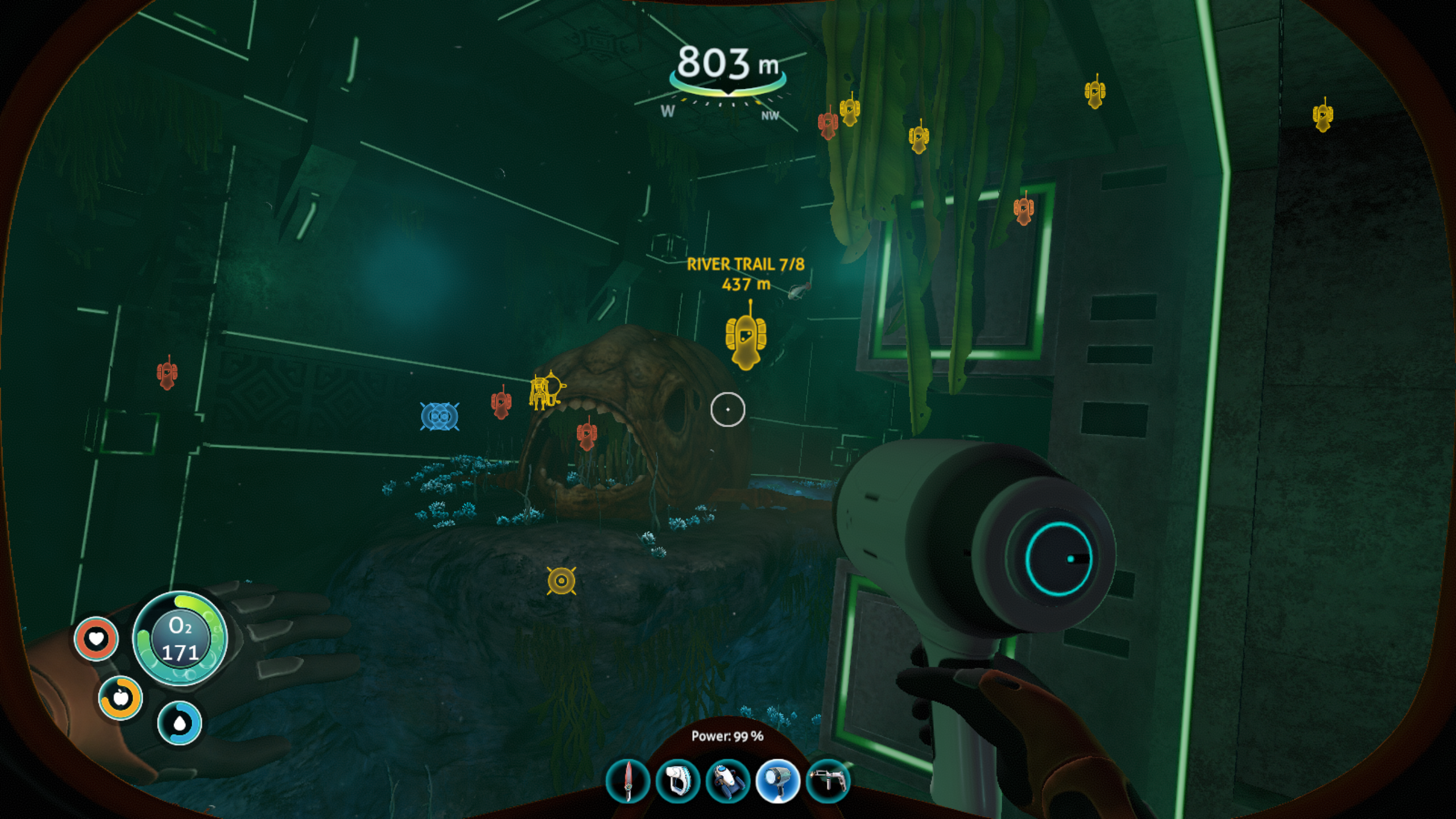Choose the Seaglide hotbar slot

[727, 781]
